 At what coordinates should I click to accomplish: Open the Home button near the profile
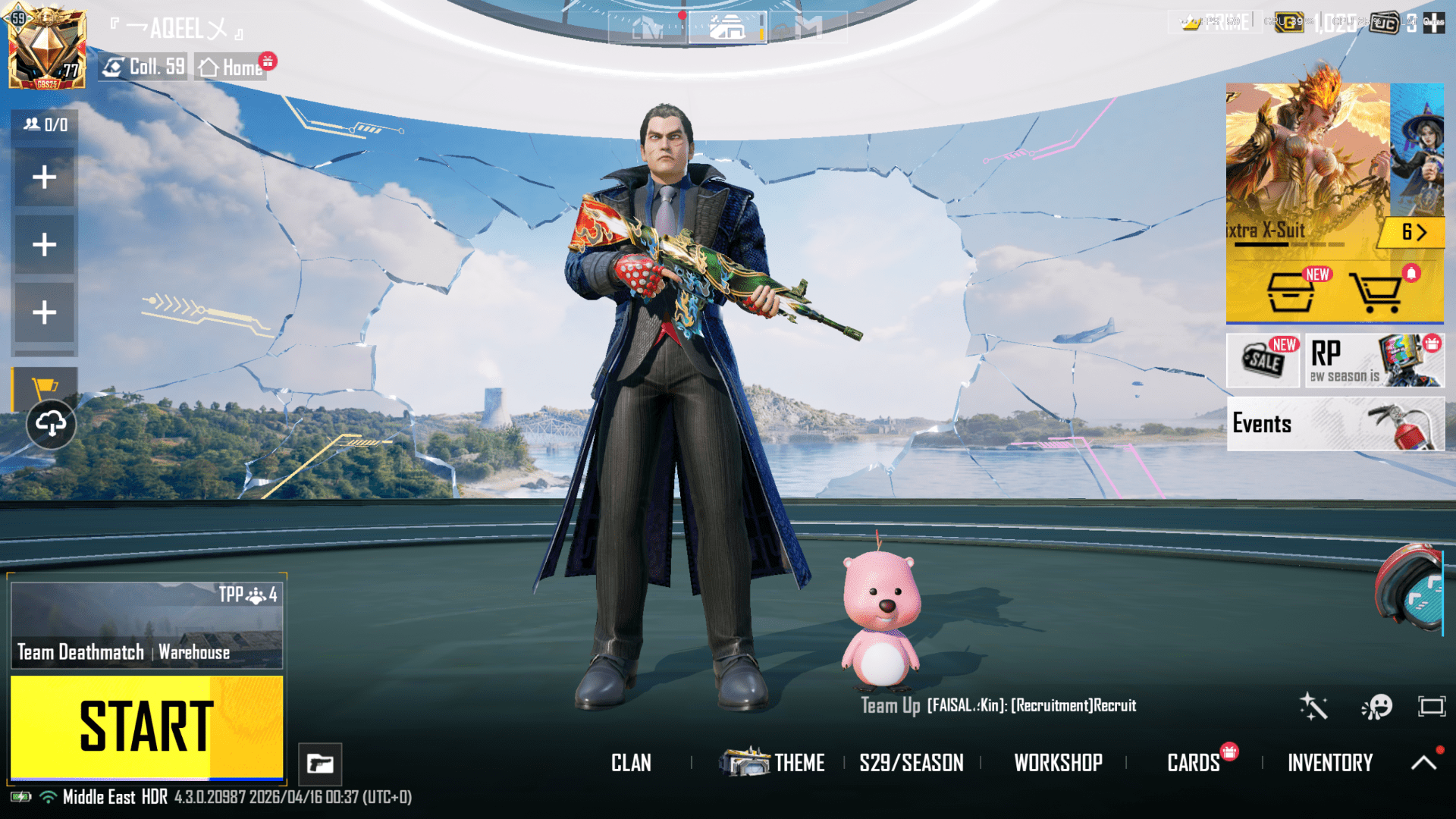[231, 67]
